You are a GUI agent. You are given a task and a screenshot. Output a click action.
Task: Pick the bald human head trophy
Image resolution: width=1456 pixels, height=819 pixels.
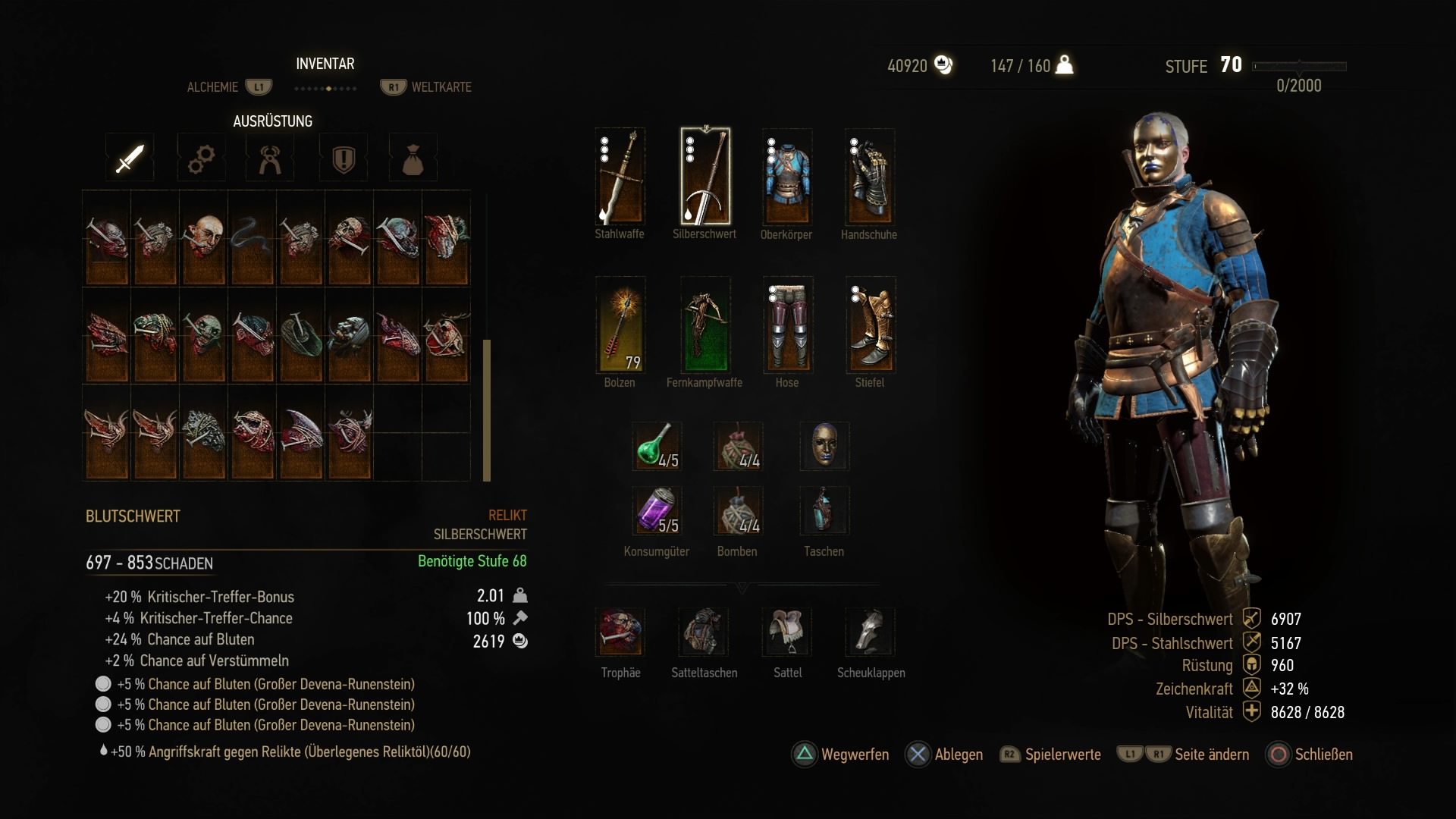[x=204, y=238]
